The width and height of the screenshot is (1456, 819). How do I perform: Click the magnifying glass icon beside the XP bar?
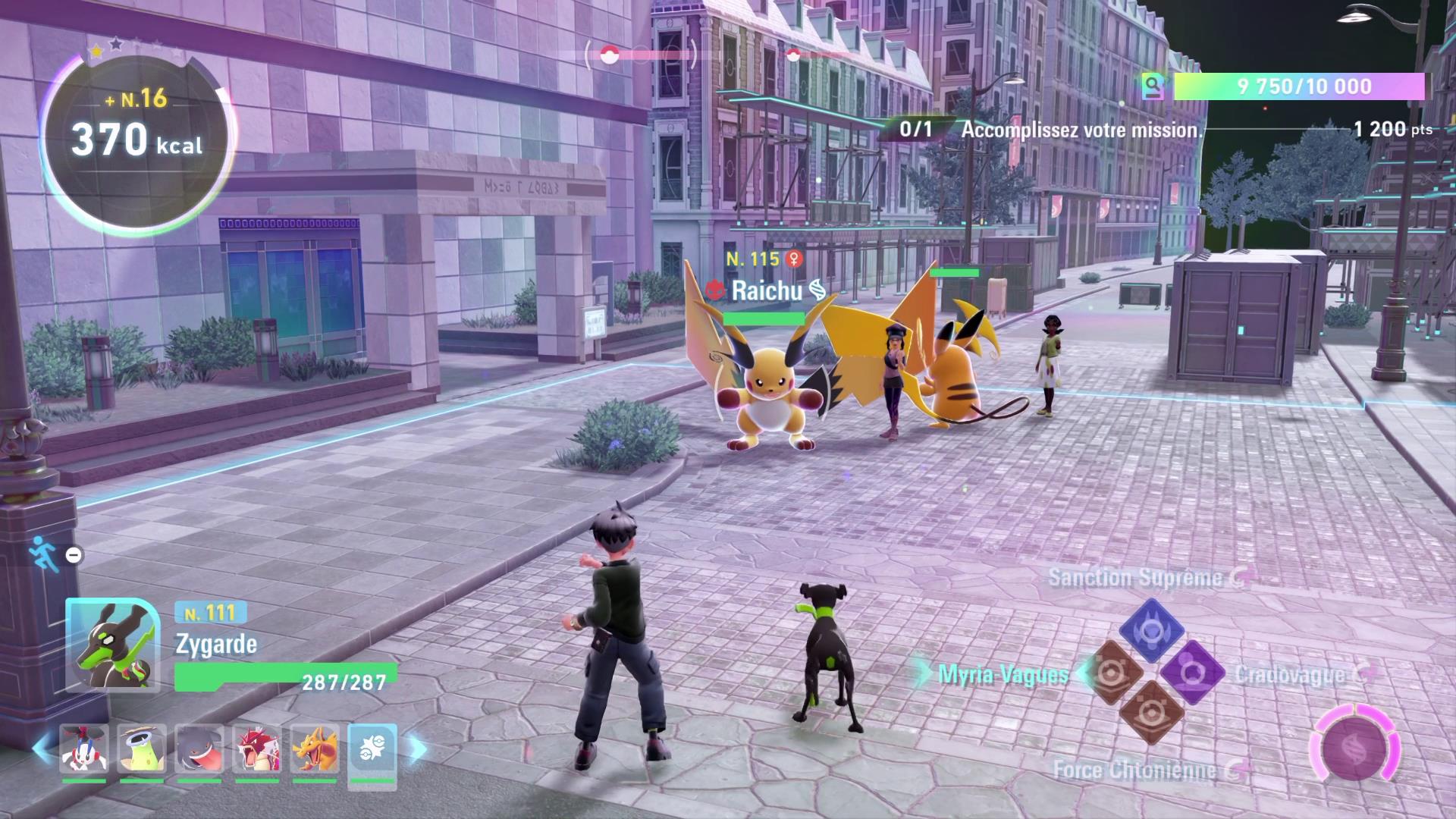click(1154, 87)
